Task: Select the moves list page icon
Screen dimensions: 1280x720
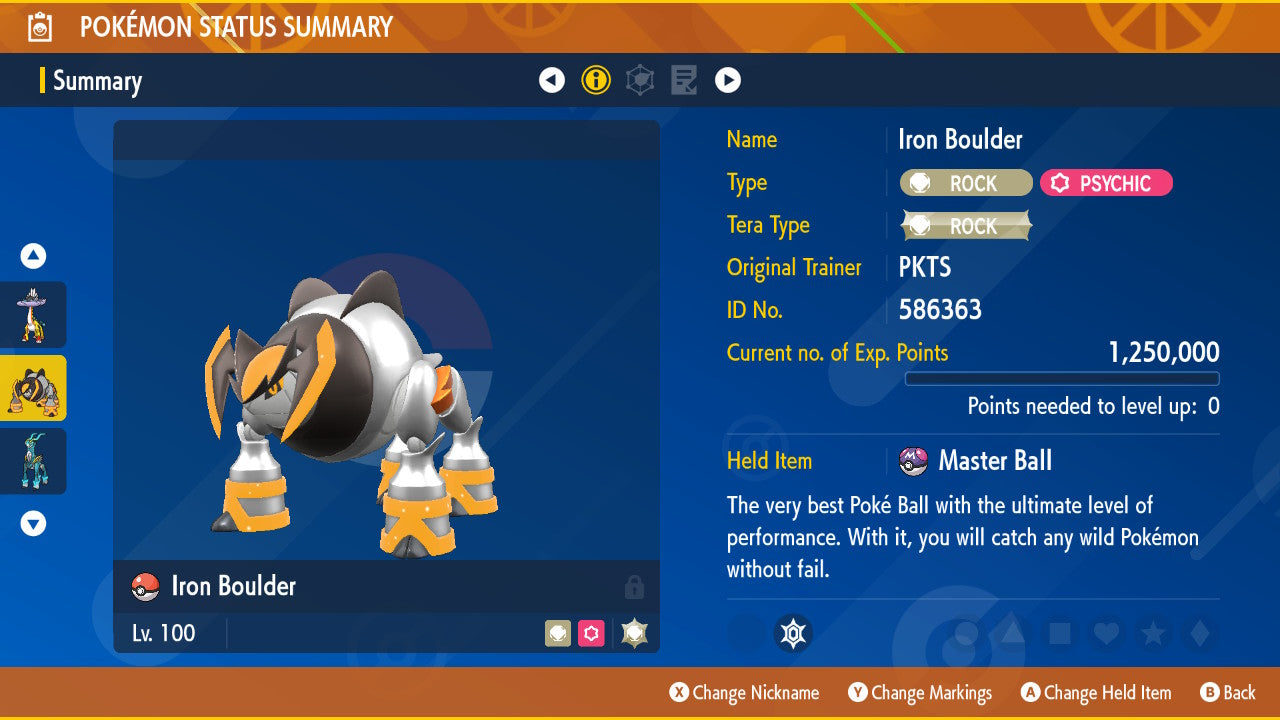Action: pyautogui.click(x=683, y=80)
